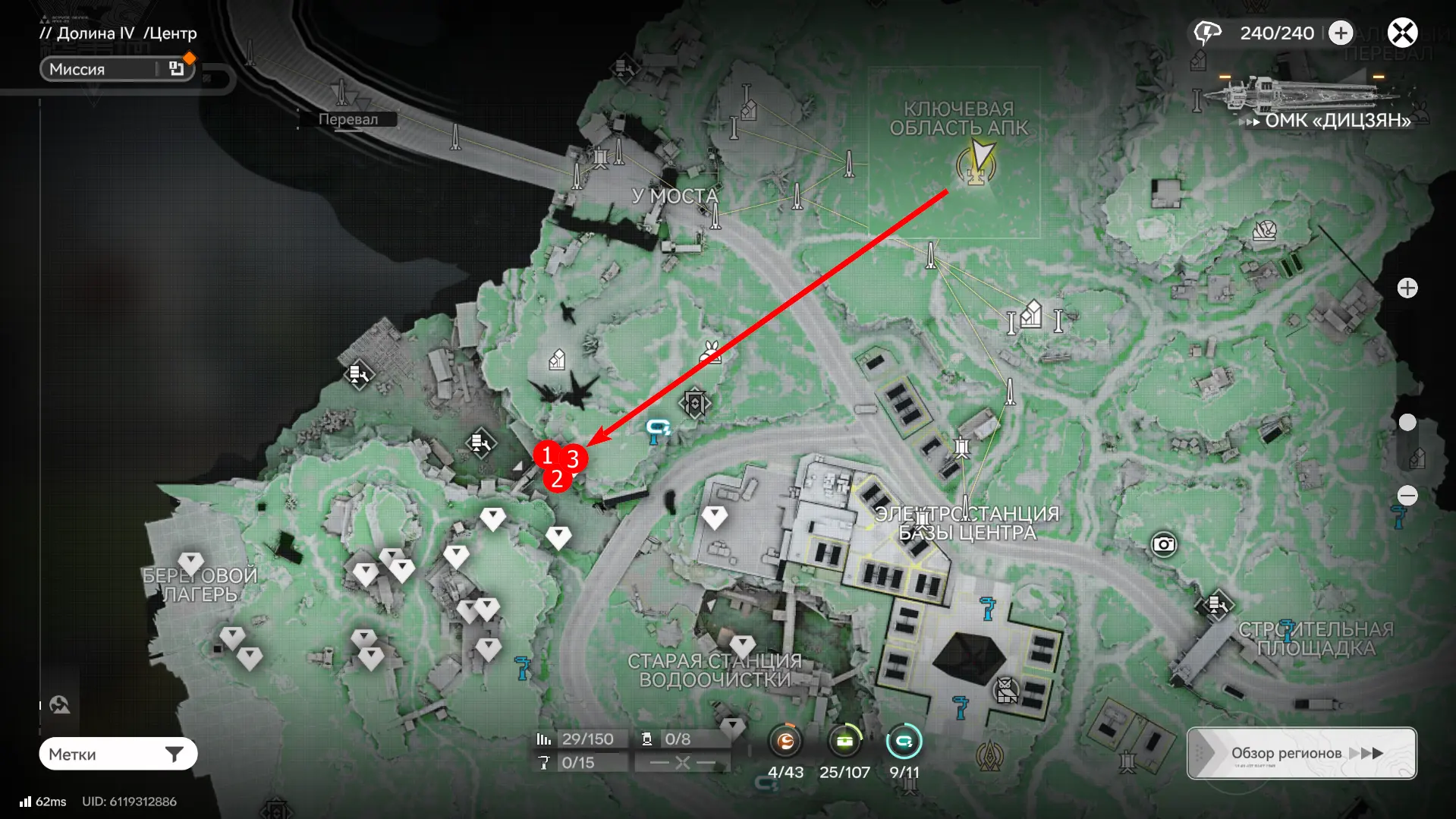Show the 4/43 orange collectible tracker
This screenshot has height=819, width=1456.
point(785,742)
